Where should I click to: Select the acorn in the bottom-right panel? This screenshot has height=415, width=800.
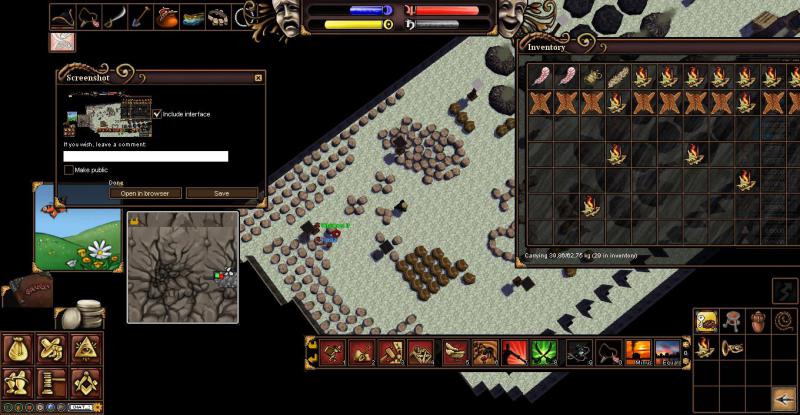click(x=757, y=321)
